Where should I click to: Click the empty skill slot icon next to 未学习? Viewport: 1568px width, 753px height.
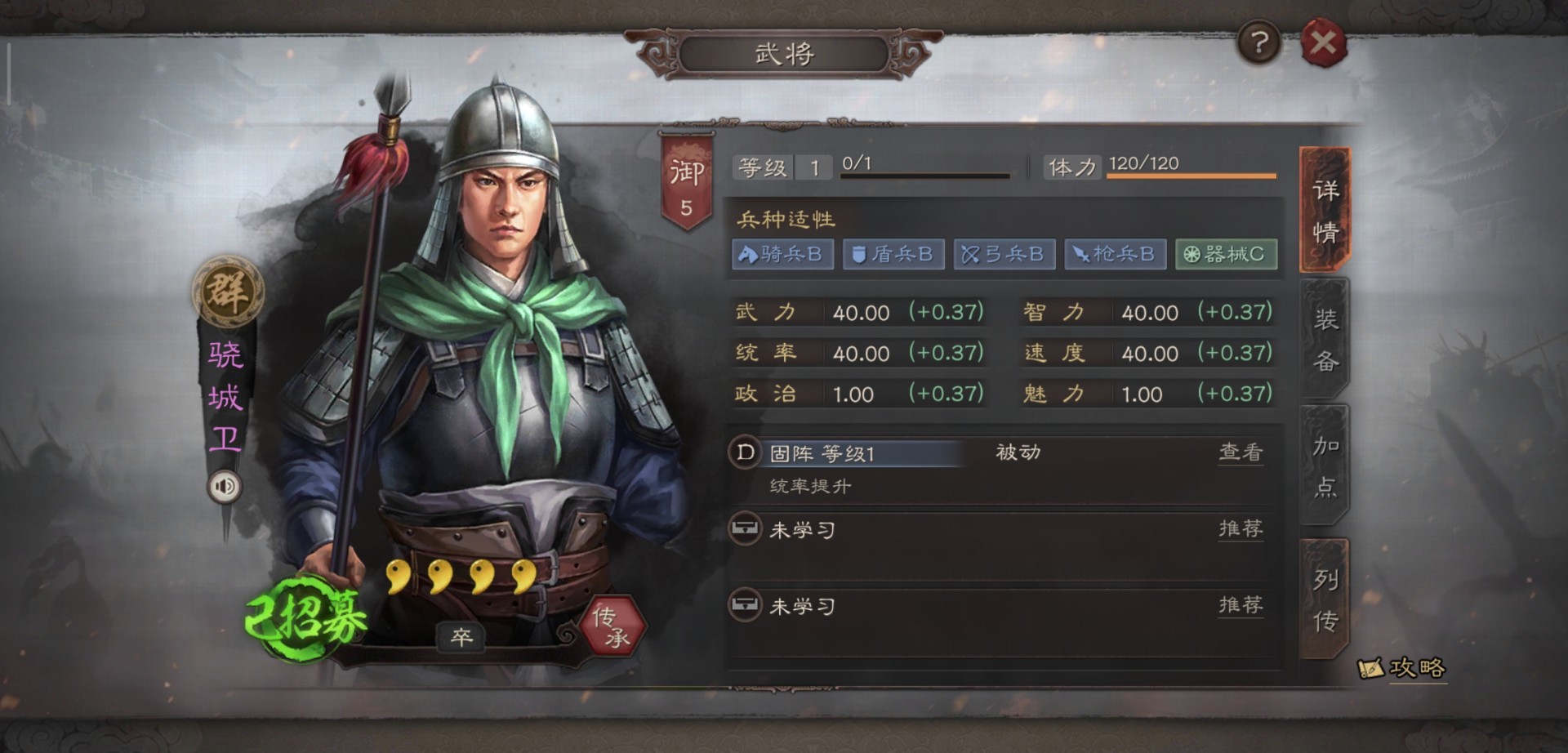tap(744, 528)
